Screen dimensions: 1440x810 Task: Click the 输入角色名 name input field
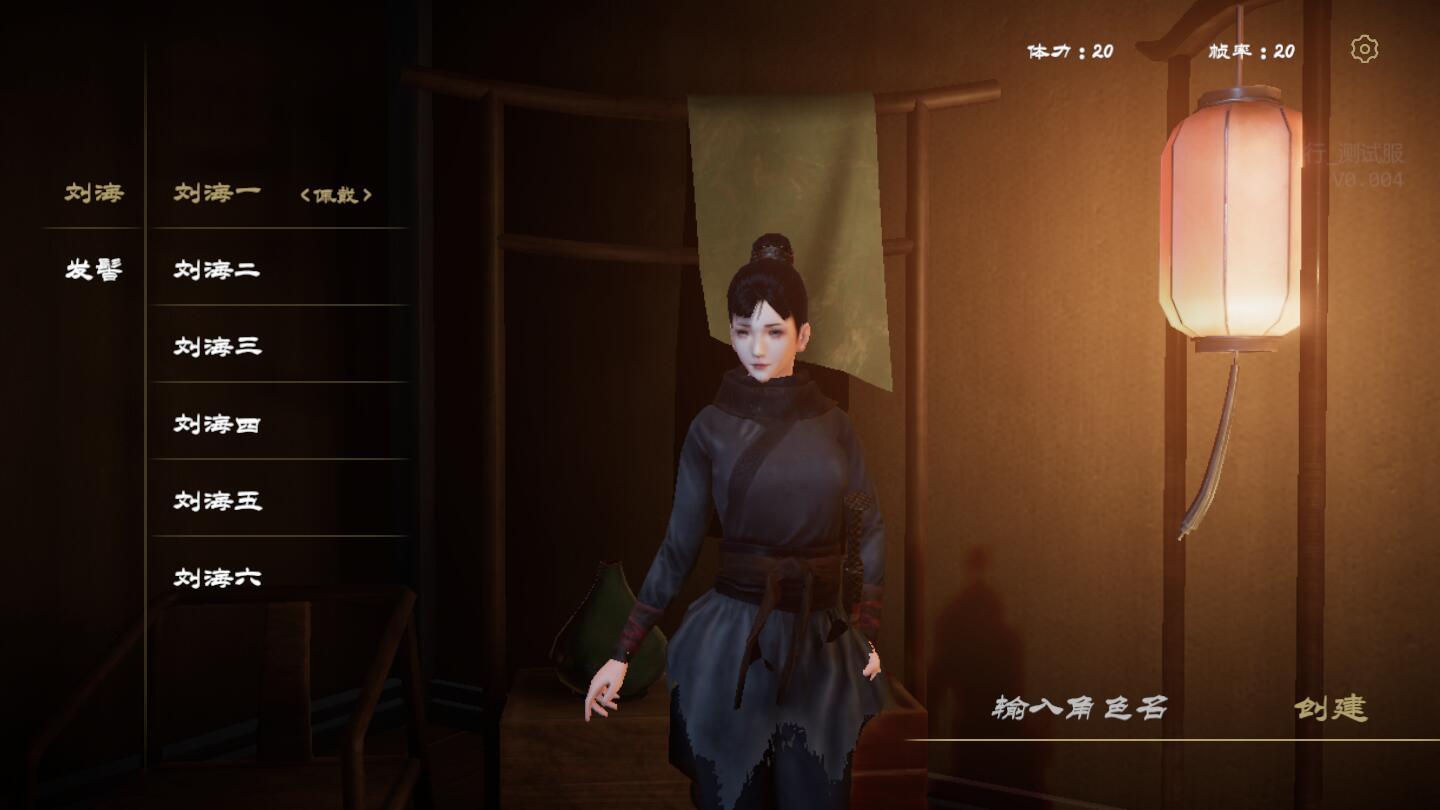pos(1080,708)
